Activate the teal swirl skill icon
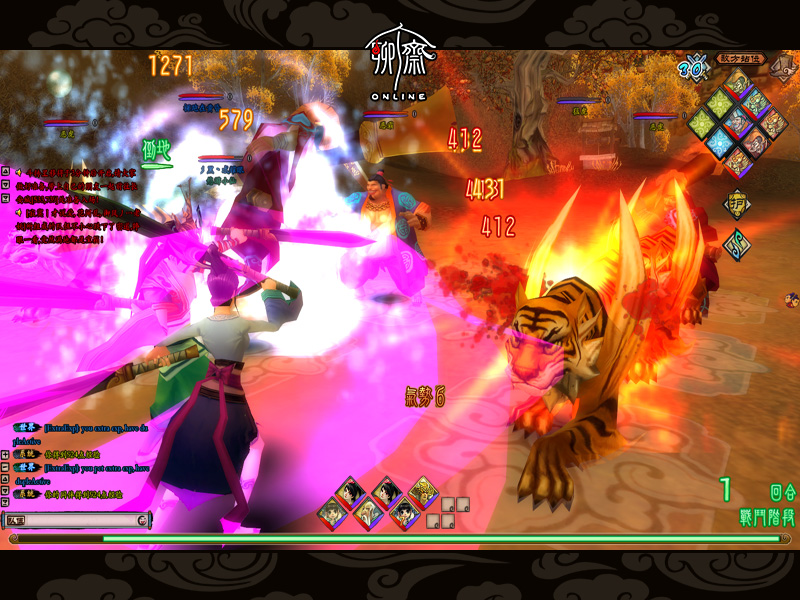 point(737,245)
